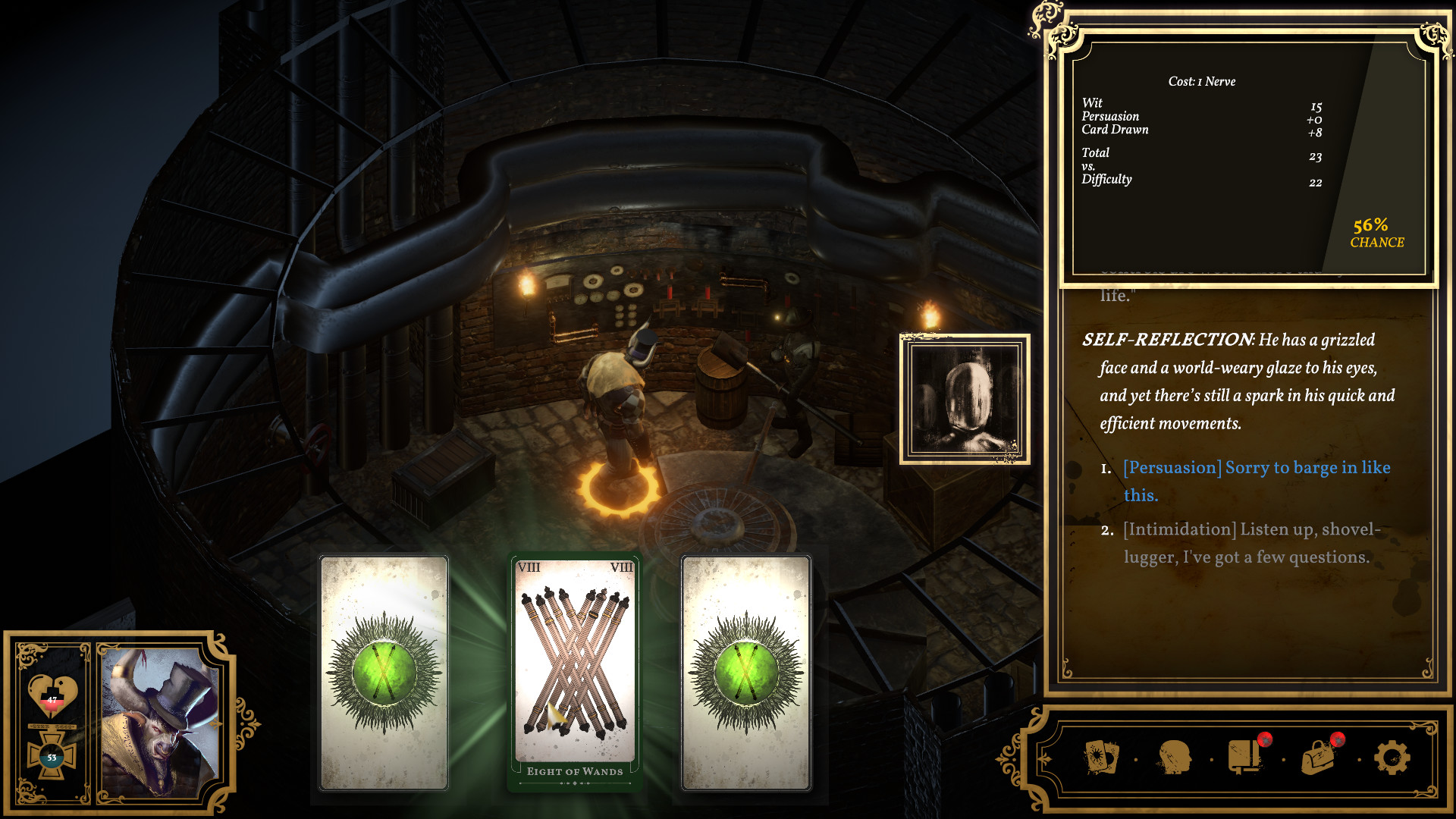Open the head profile character icon
The image size is (1456, 819).
pyautogui.click(x=1174, y=757)
